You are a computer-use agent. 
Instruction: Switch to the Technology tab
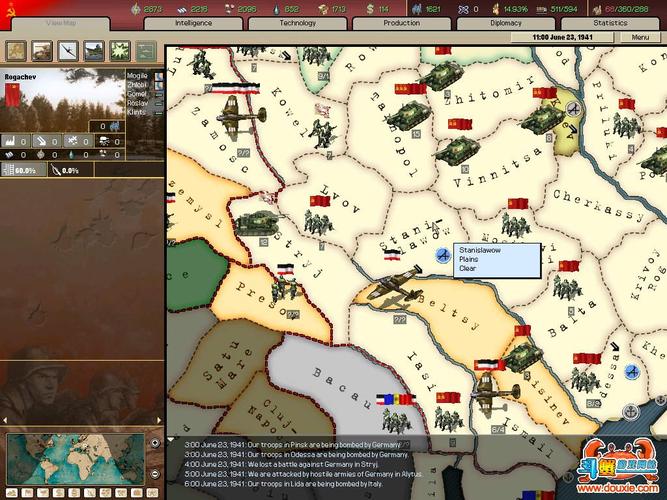pos(297,22)
